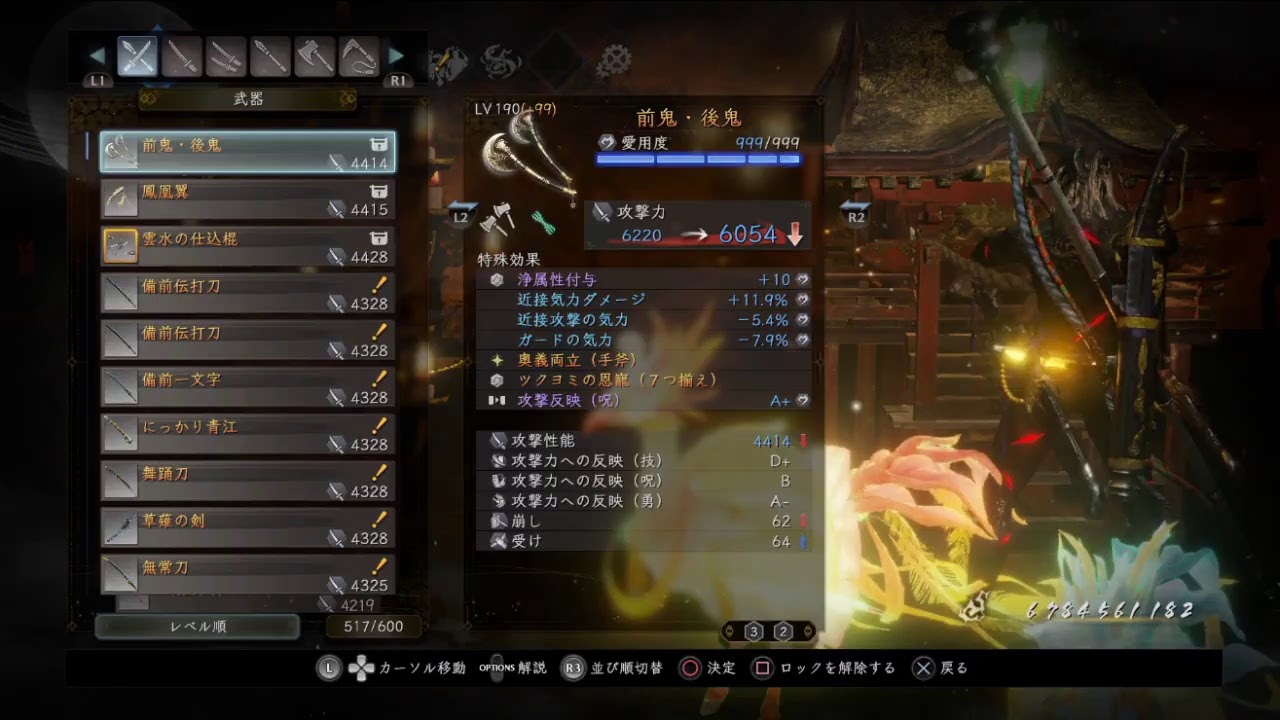Viewport: 1280px width, 720px height.
Task: Choose the 鳳凰翼 weapon in the list
Action: [247, 199]
